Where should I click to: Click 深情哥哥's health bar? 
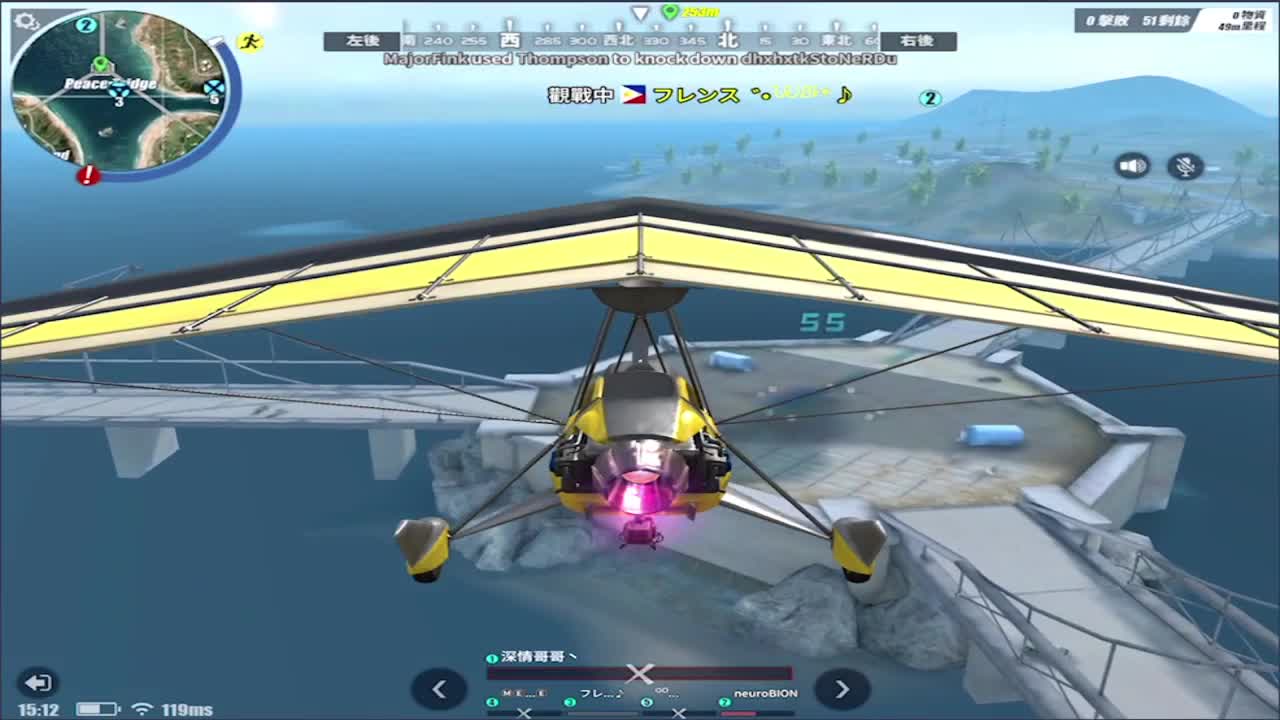pos(638,672)
